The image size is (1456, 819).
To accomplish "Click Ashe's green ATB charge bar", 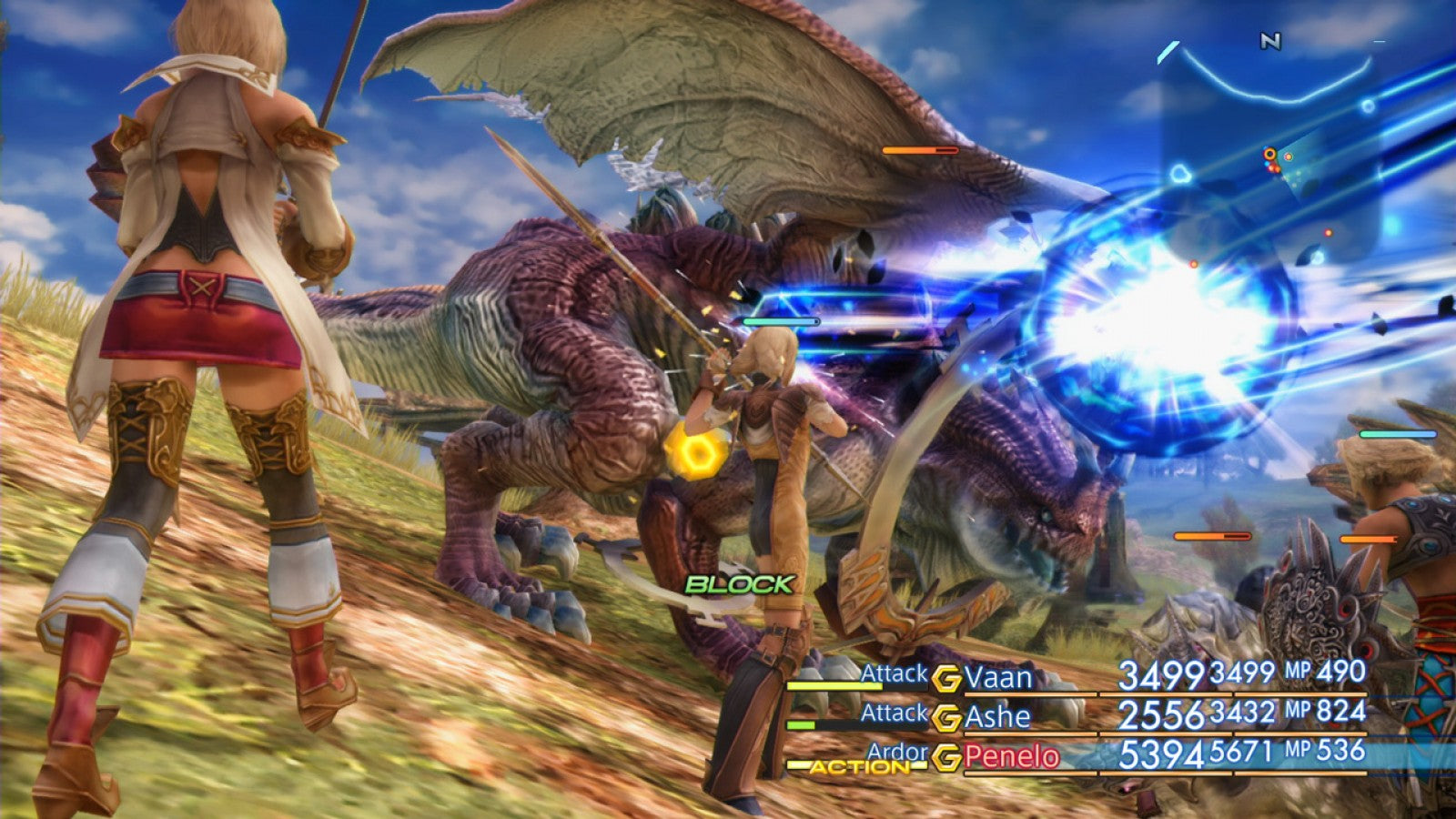I will coord(801,724).
